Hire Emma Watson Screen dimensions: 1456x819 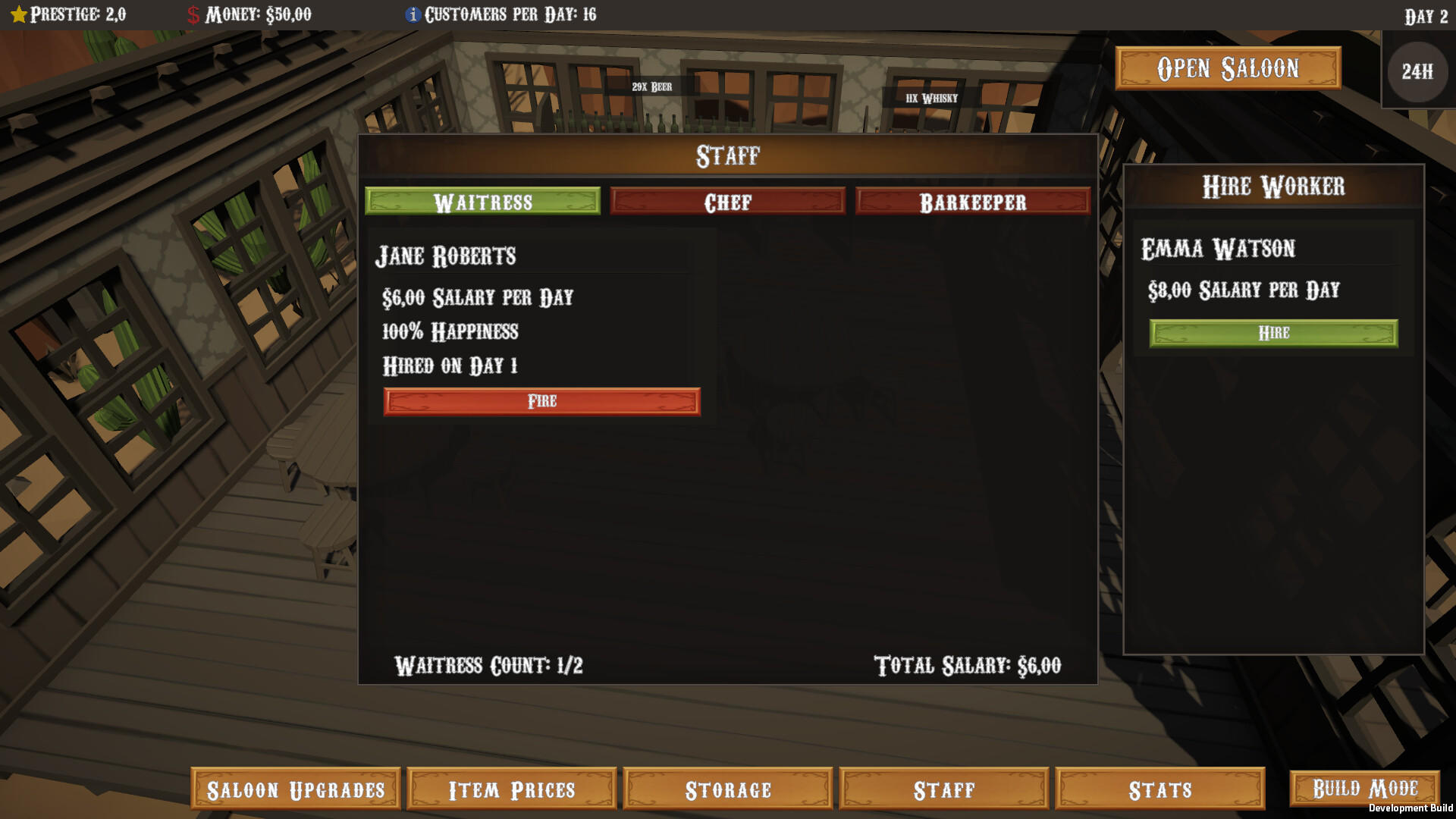click(1273, 332)
